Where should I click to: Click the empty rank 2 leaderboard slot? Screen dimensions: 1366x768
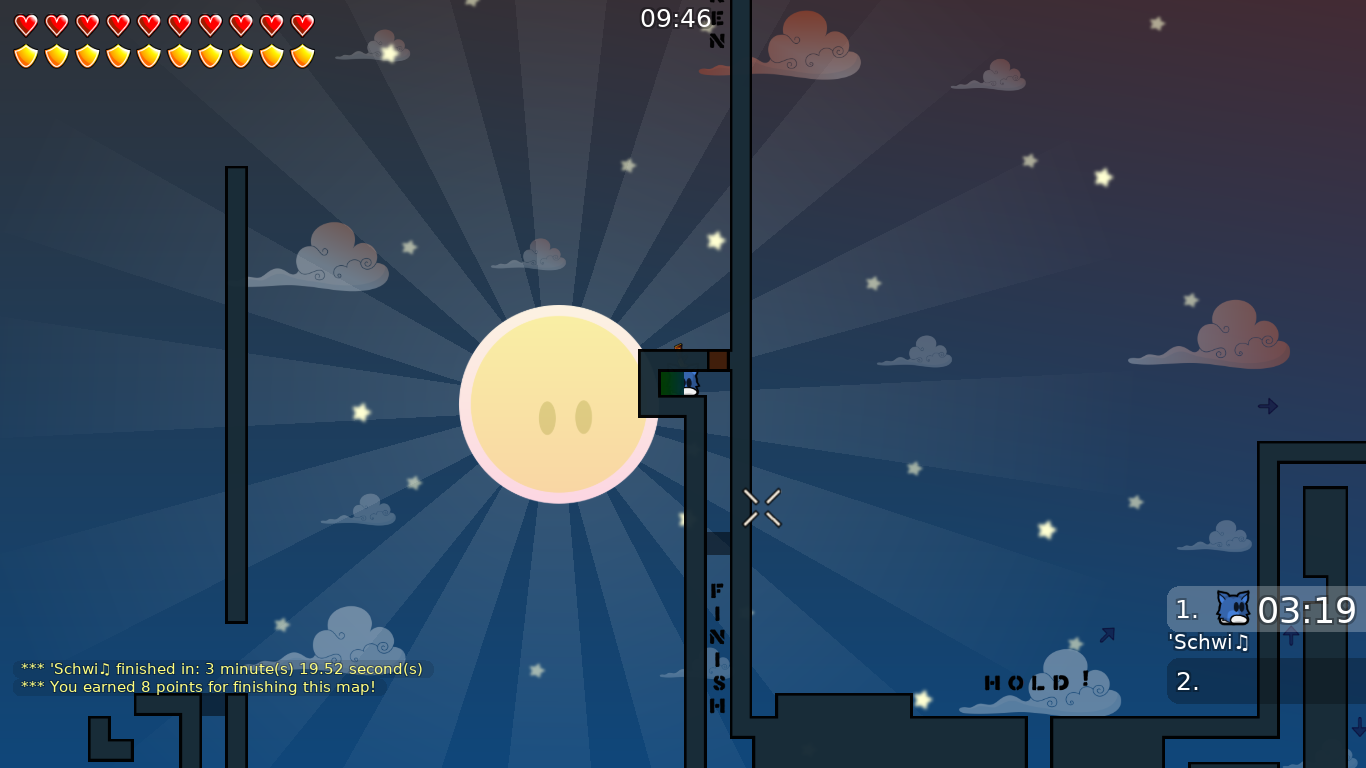(1250, 682)
